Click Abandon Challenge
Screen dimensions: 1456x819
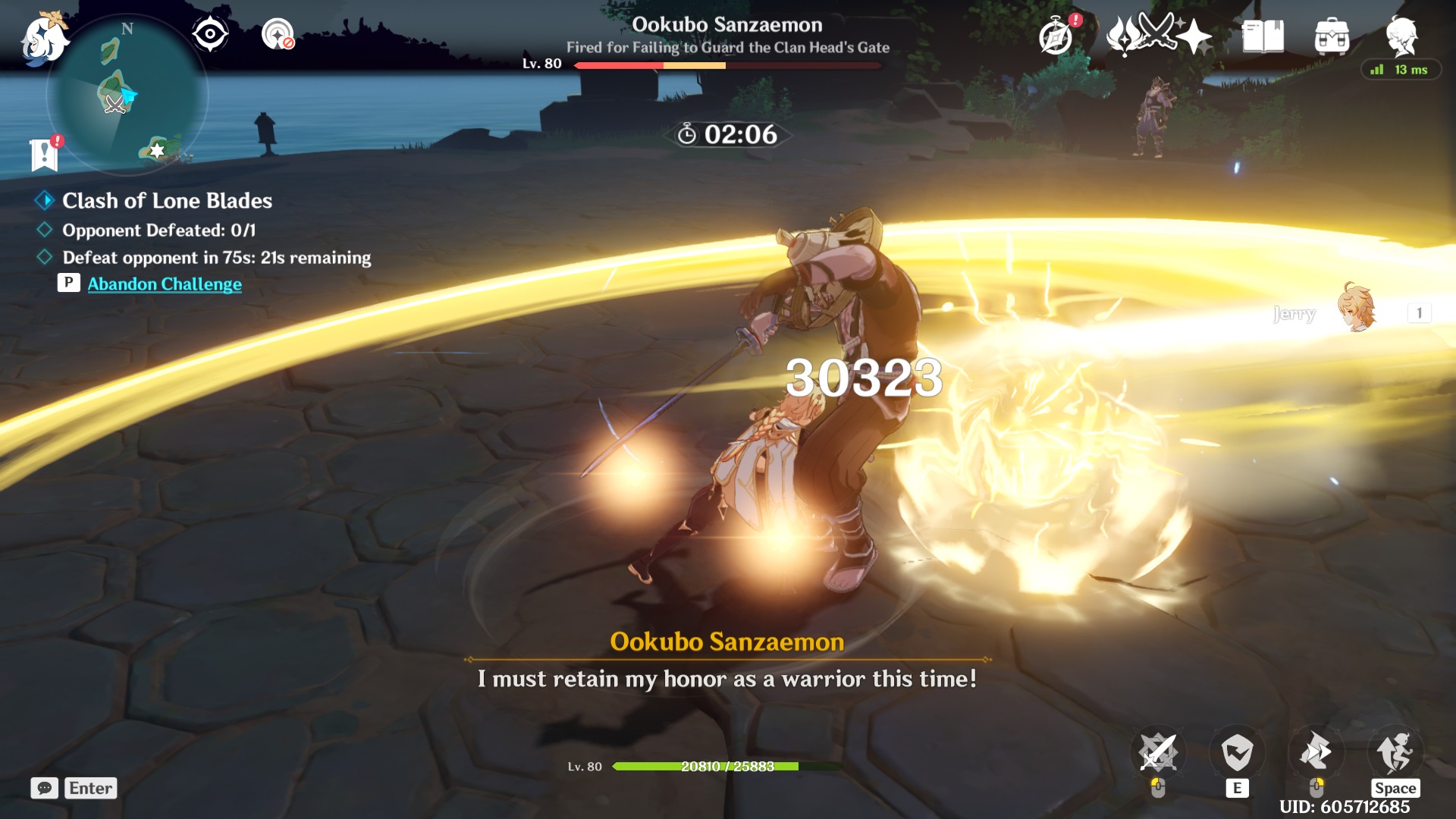[165, 284]
